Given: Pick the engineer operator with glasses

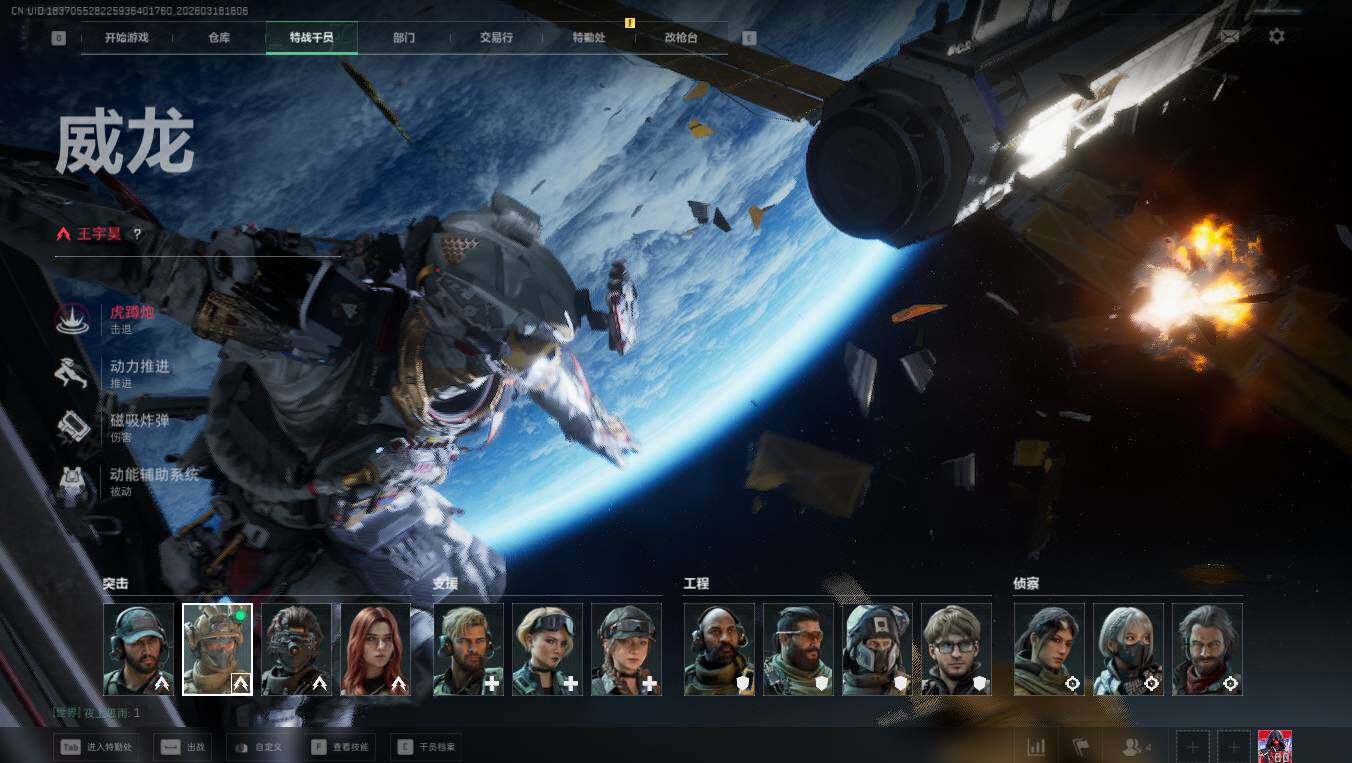Looking at the screenshot, I should [956, 649].
